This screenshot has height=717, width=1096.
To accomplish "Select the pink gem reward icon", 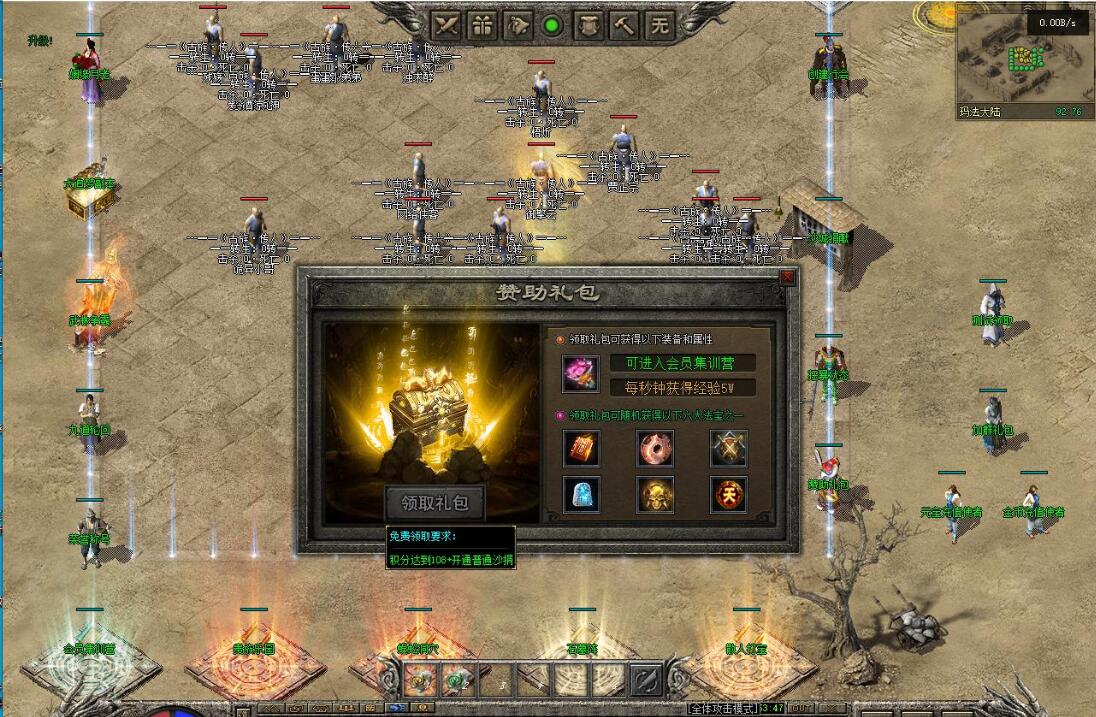I will click(x=580, y=374).
